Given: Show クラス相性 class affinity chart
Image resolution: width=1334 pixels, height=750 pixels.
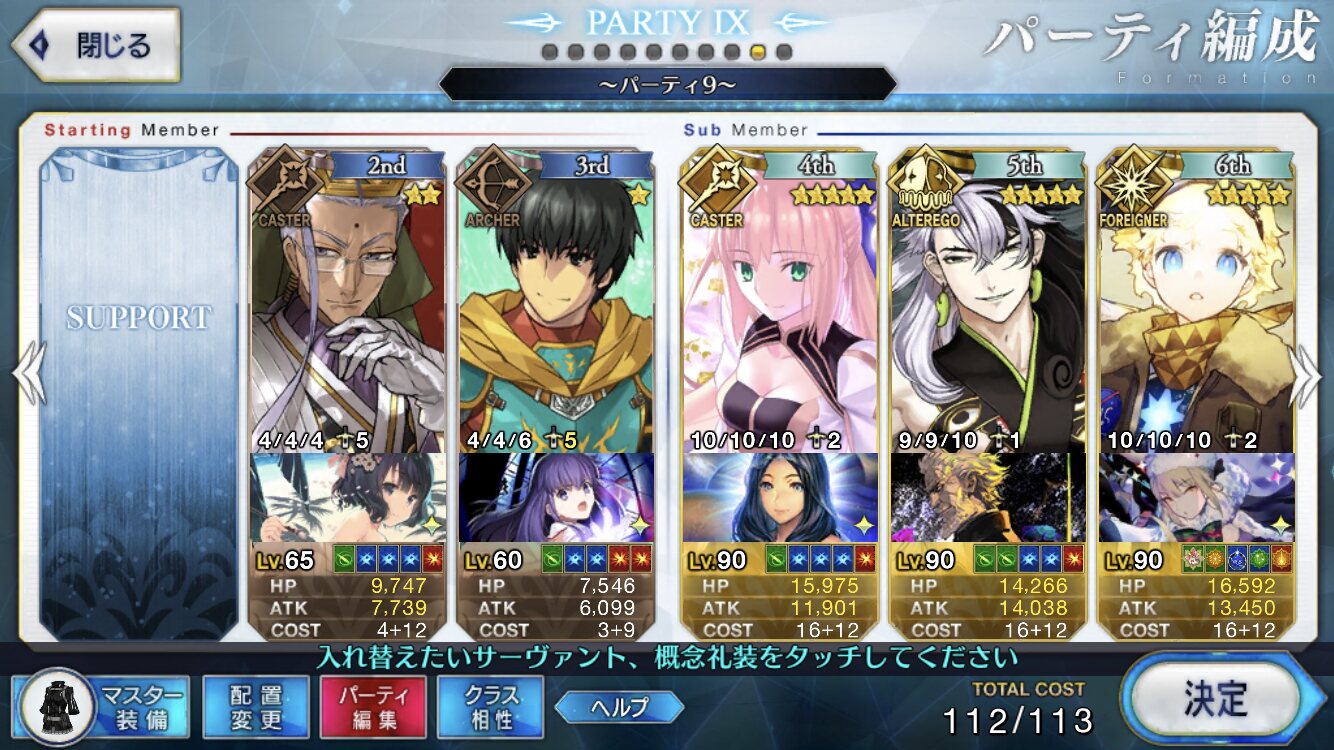Looking at the screenshot, I should [x=490, y=707].
